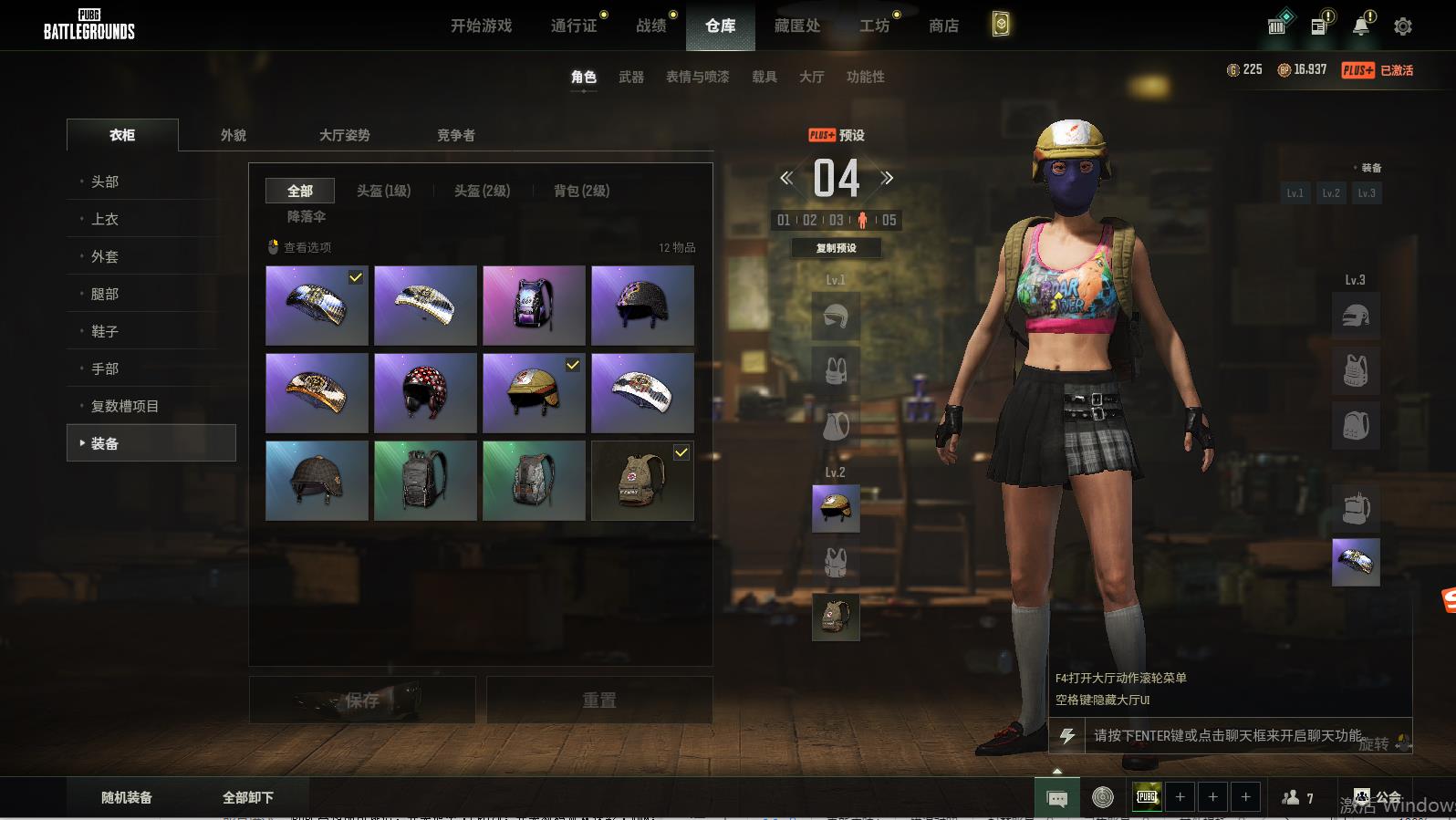Open the 外貌 (Appearance) tab
Screen dimensions: 1456x820
click(234, 135)
